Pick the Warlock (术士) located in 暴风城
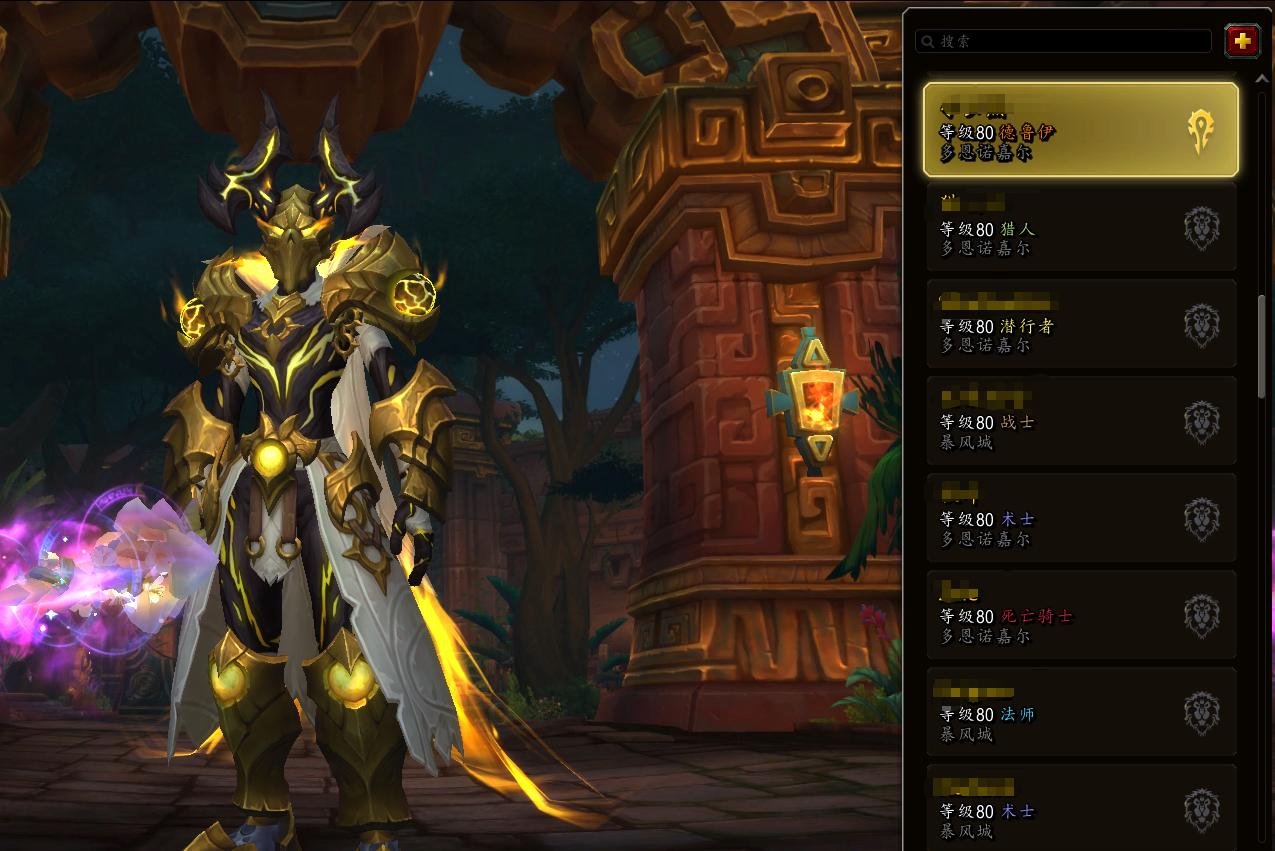Viewport: 1275px width, 851px height. click(x=1081, y=808)
